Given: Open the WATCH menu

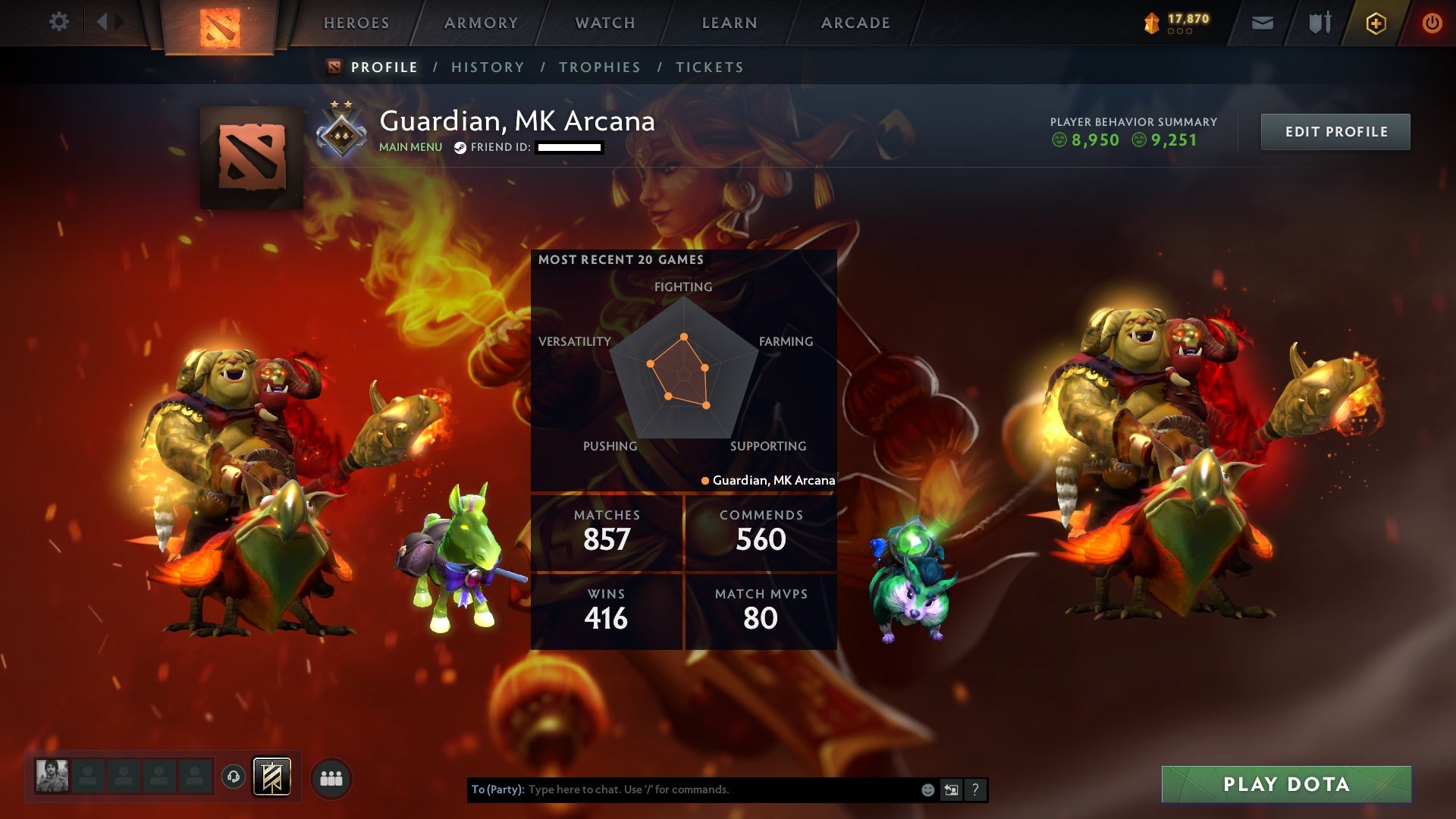Looking at the screenshot, I should click(604, 23).
